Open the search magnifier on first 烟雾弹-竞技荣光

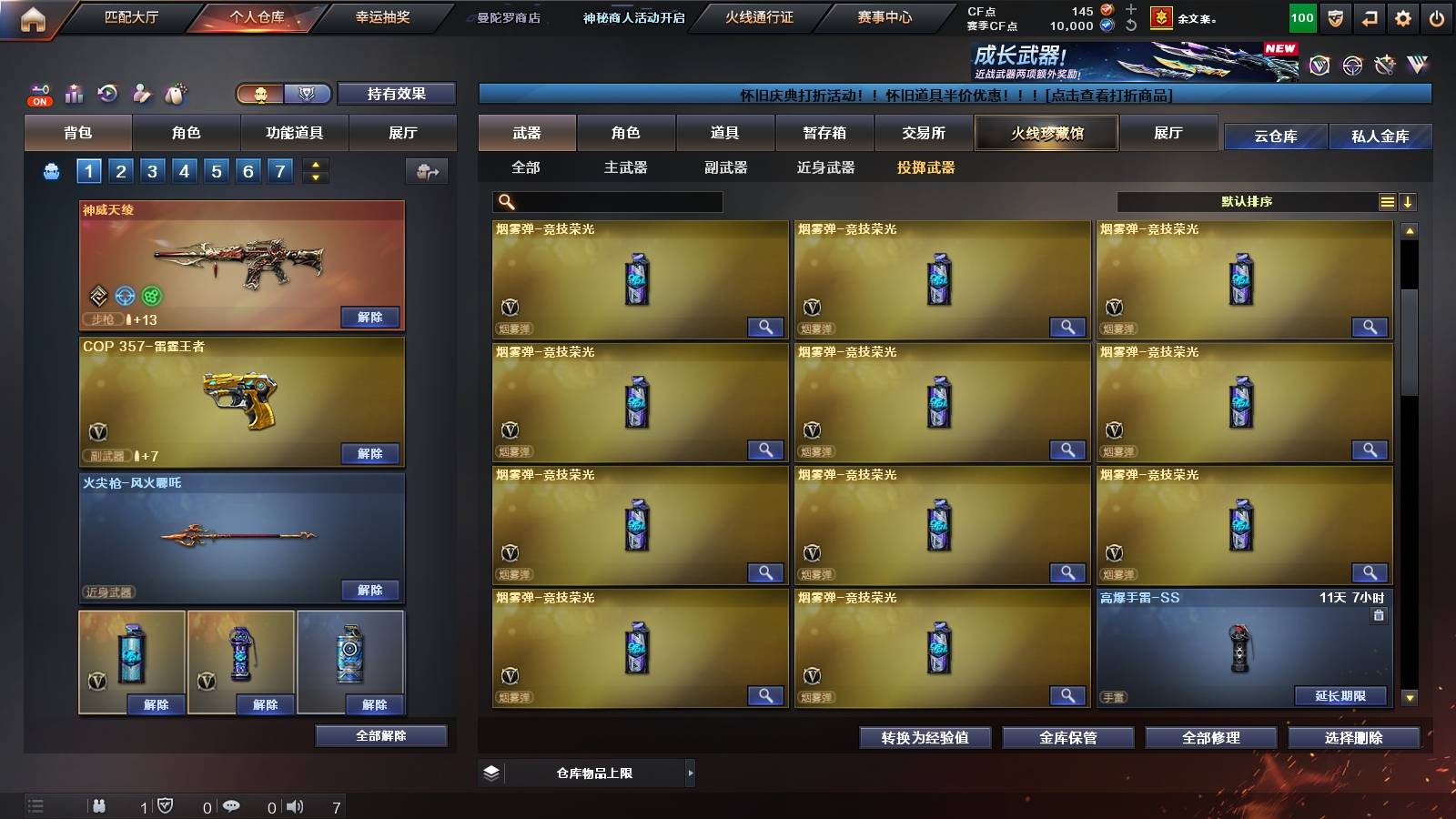point(767,327)
